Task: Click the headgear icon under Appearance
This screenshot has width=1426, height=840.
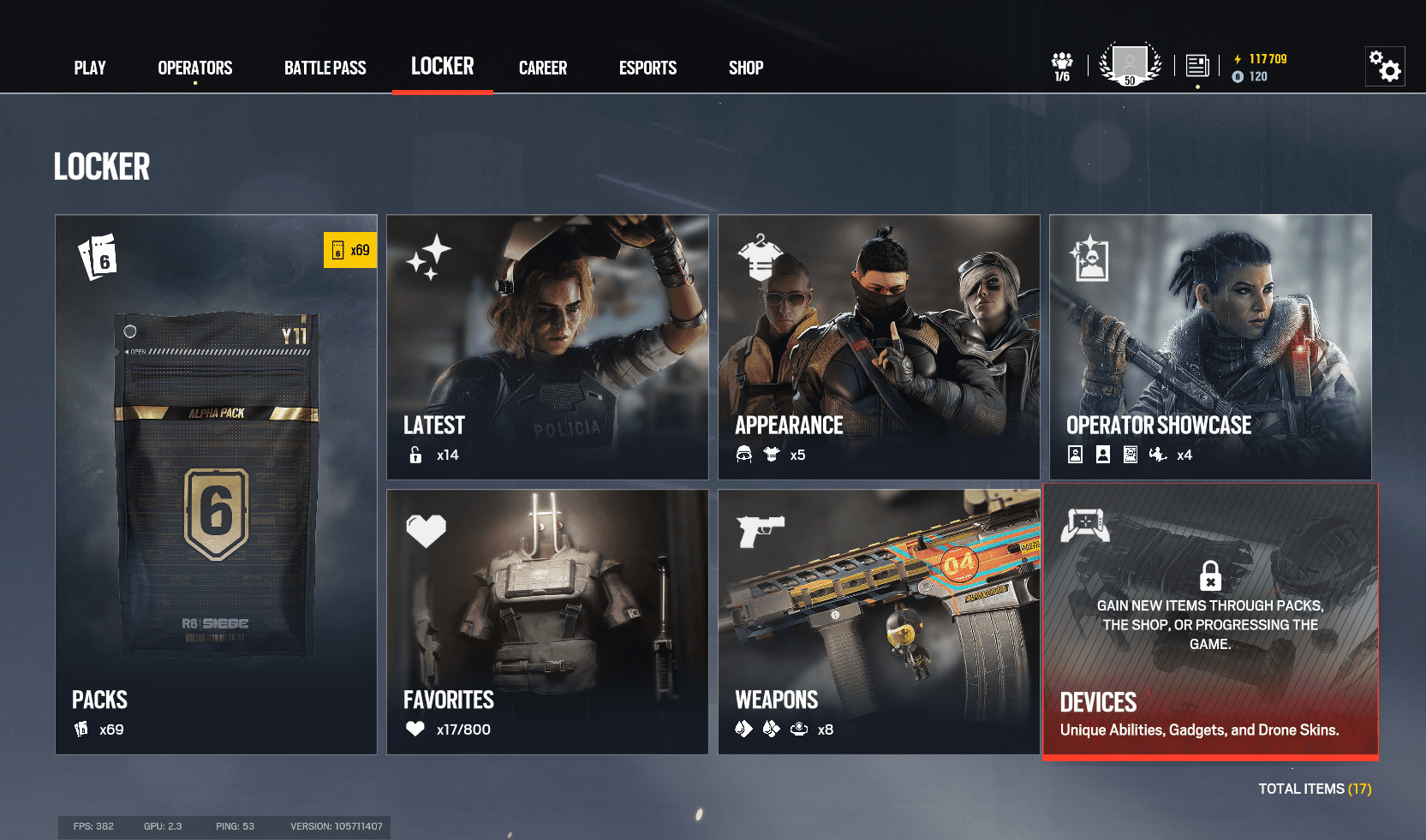Action: (745, 455)
